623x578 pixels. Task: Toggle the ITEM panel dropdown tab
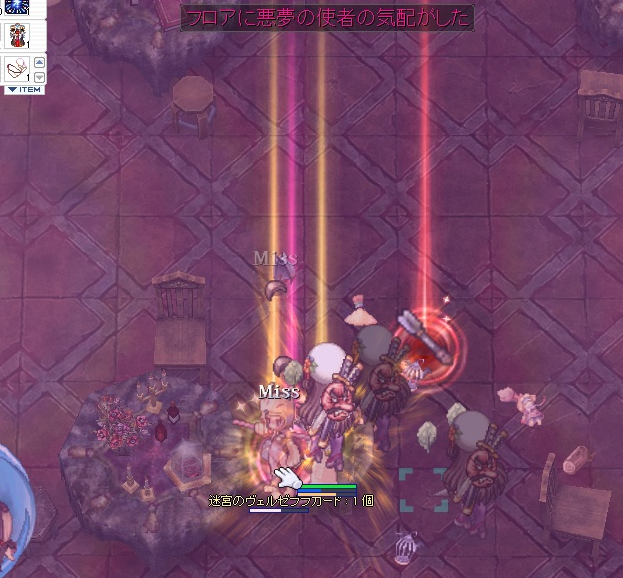(x=24, y=90)
